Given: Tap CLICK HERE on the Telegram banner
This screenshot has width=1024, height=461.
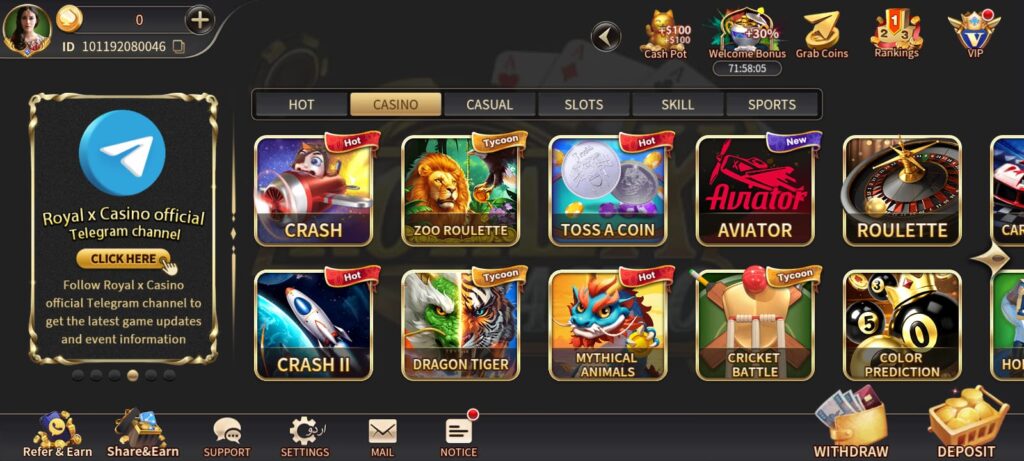Looking at the screenshot, I should tap(124, 258).
